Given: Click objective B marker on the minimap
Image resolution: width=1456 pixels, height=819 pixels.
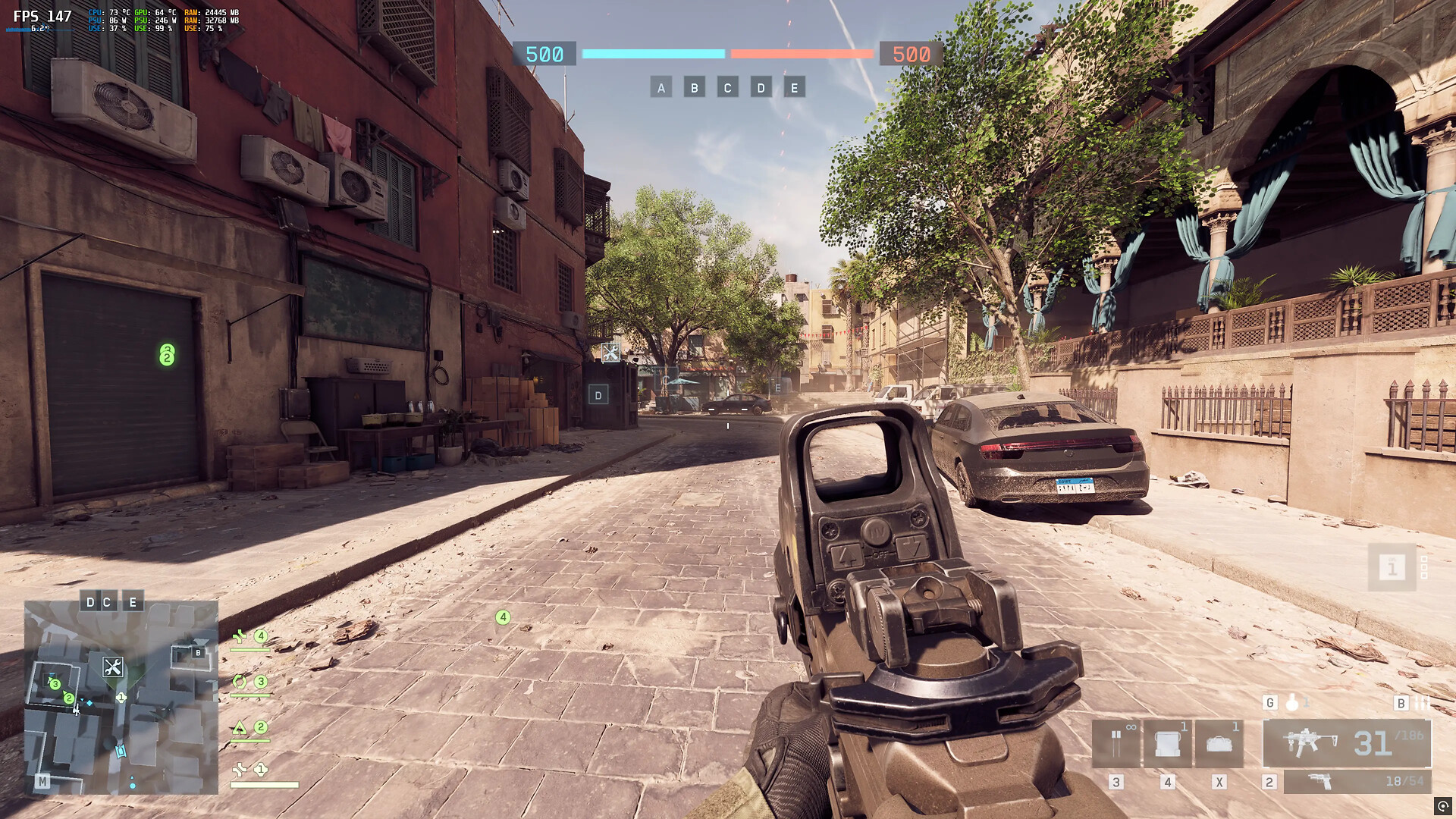Looking at the screenshot, I should tap(198, 652).
